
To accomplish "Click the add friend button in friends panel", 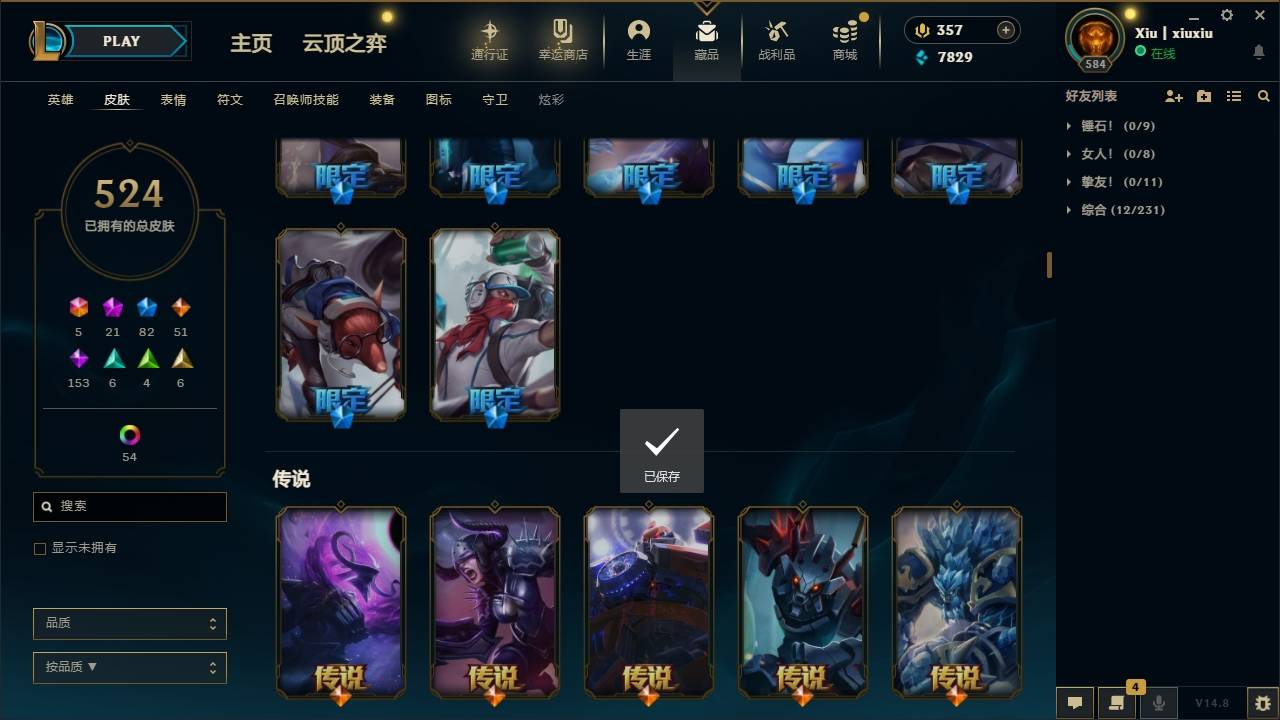I will click(1174, 96).
